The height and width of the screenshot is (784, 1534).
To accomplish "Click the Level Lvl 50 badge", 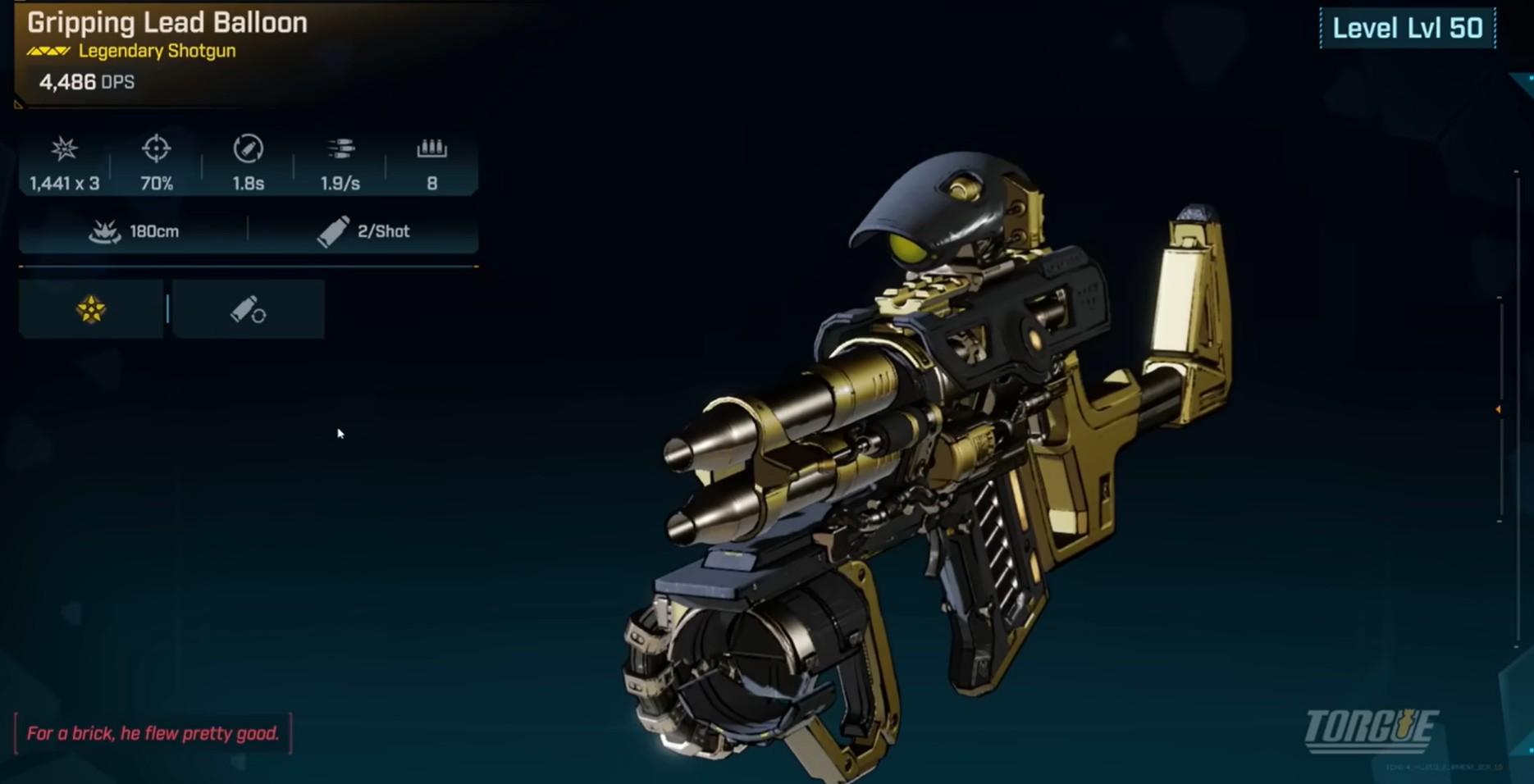I will [1408, 27].
